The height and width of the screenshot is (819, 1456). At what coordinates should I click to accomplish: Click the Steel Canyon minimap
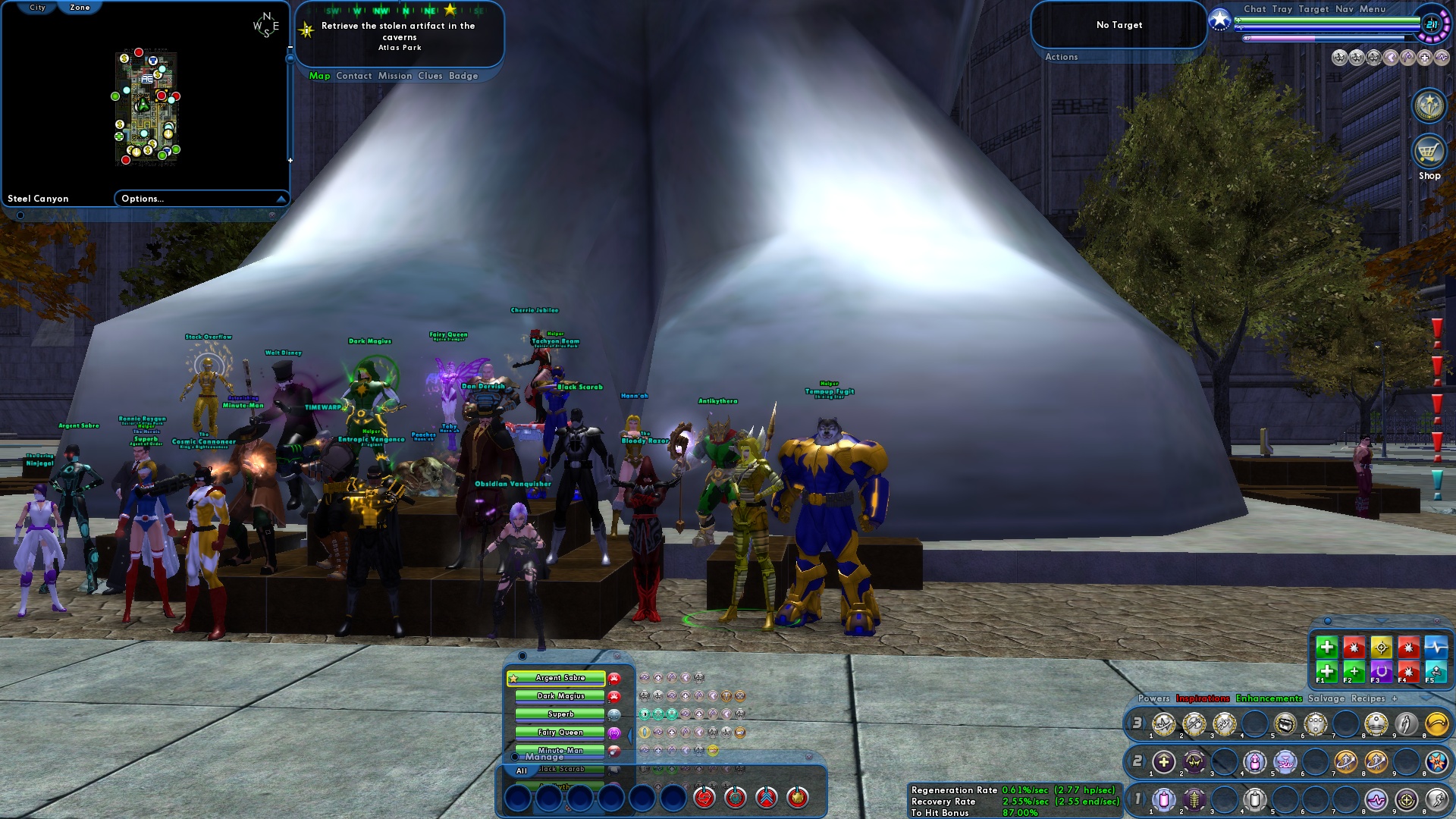148,106
